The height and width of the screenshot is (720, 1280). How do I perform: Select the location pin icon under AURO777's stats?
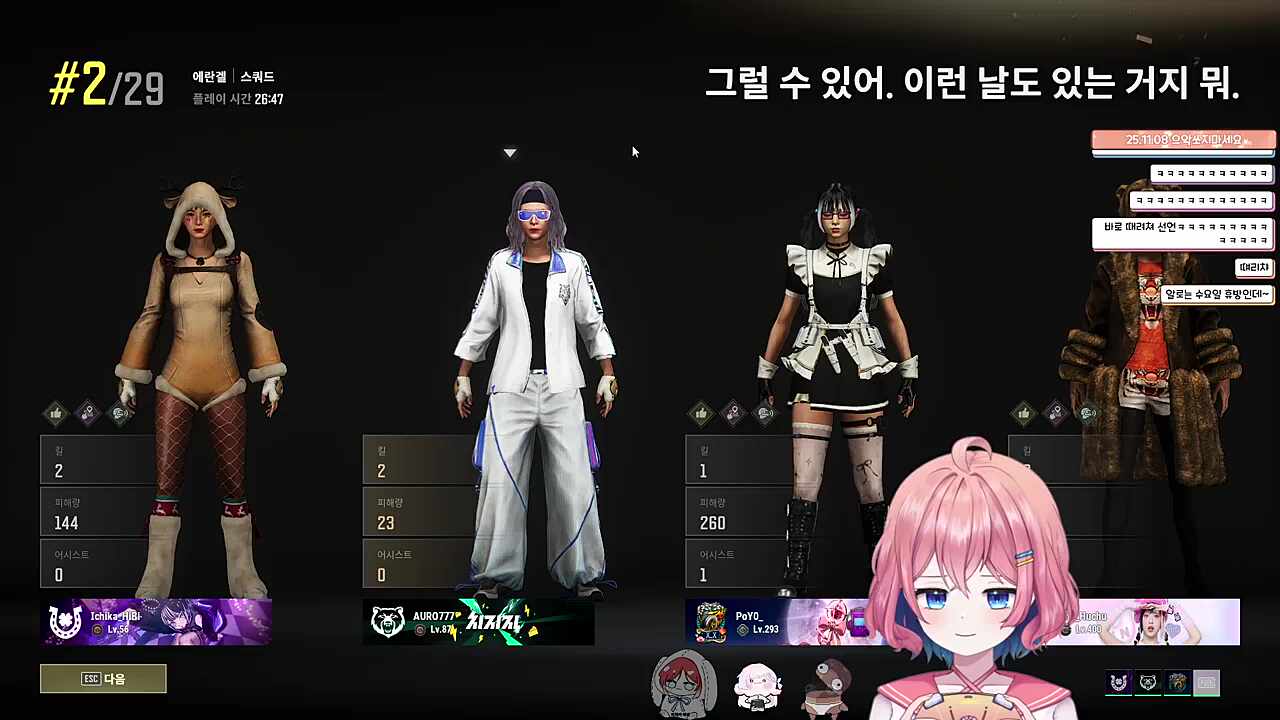[410, 413]
